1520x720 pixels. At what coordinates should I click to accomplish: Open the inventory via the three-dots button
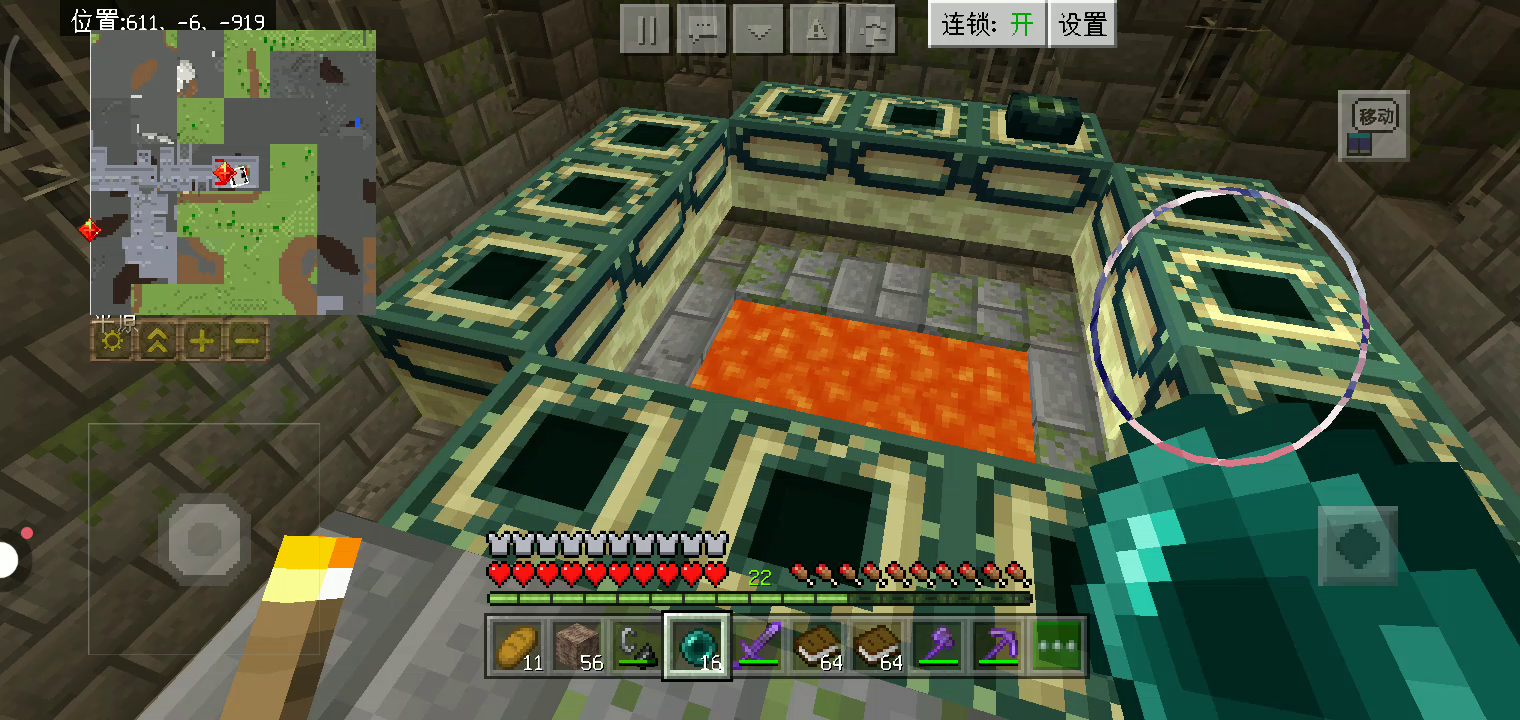click(x=1058, y=646)
